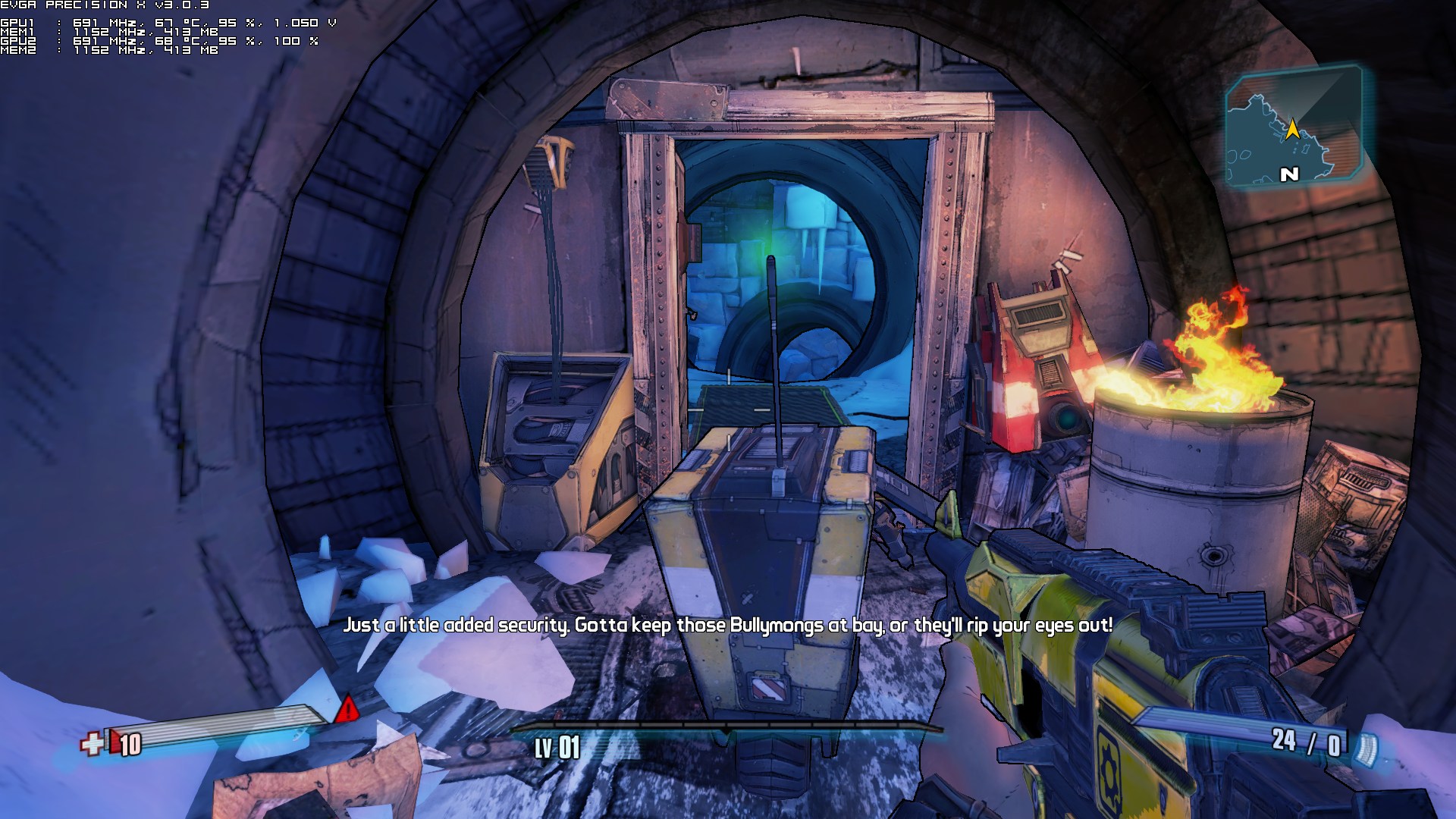The width and height of the screenshot is (1456, 819).
Task: Click the minimap in the corner
Action: click(1294, 127)
